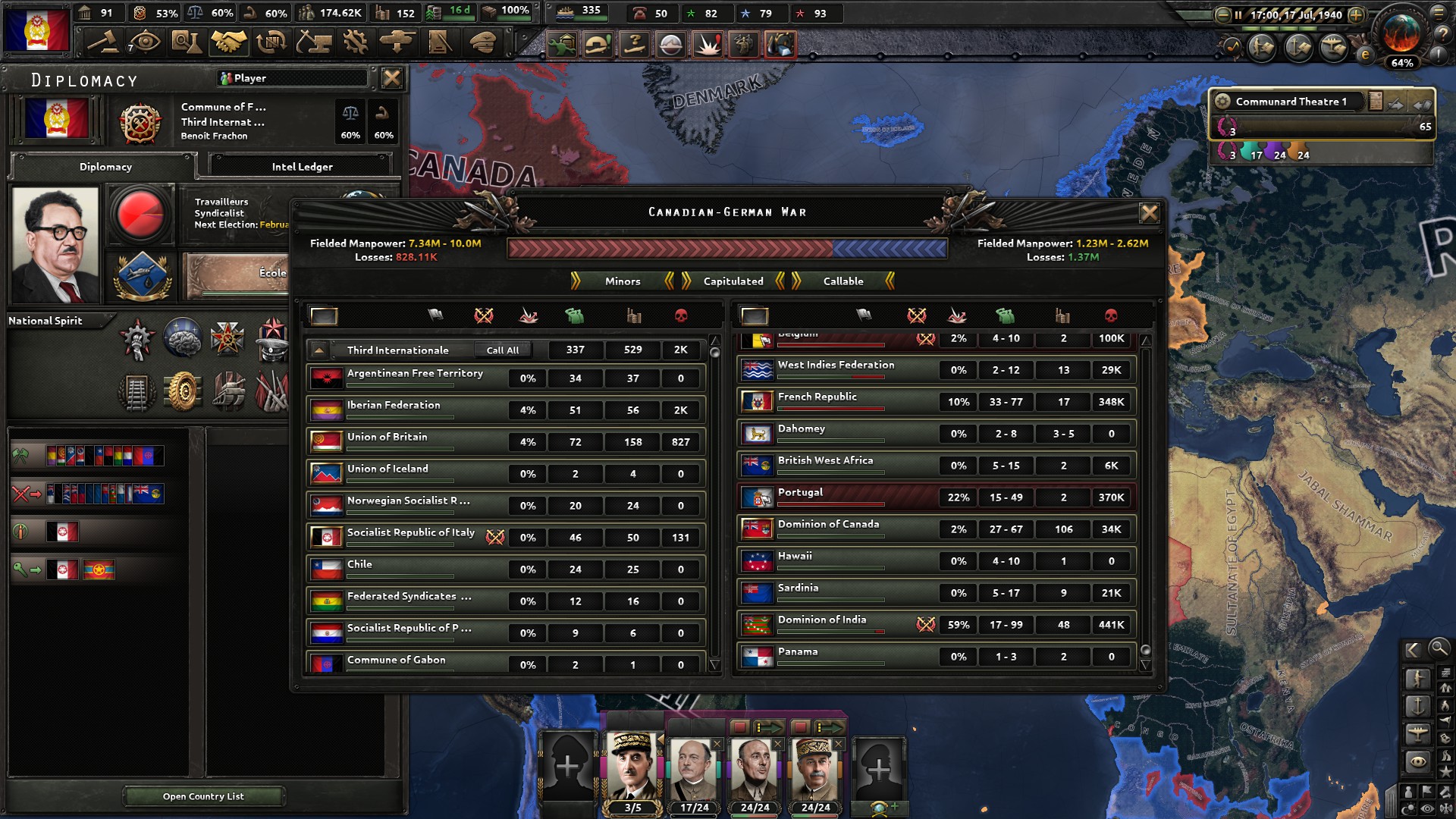This screenshot has height=819, width=1456.
Task: Open the Research view flask icon
Action: (187, 43)
